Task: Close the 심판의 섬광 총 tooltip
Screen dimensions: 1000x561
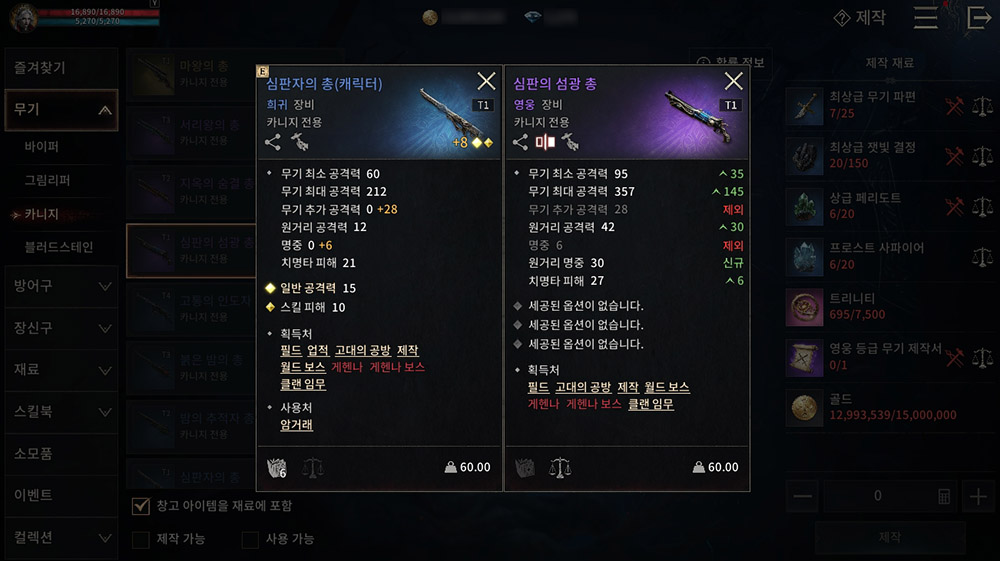Action: coord(733,82)
